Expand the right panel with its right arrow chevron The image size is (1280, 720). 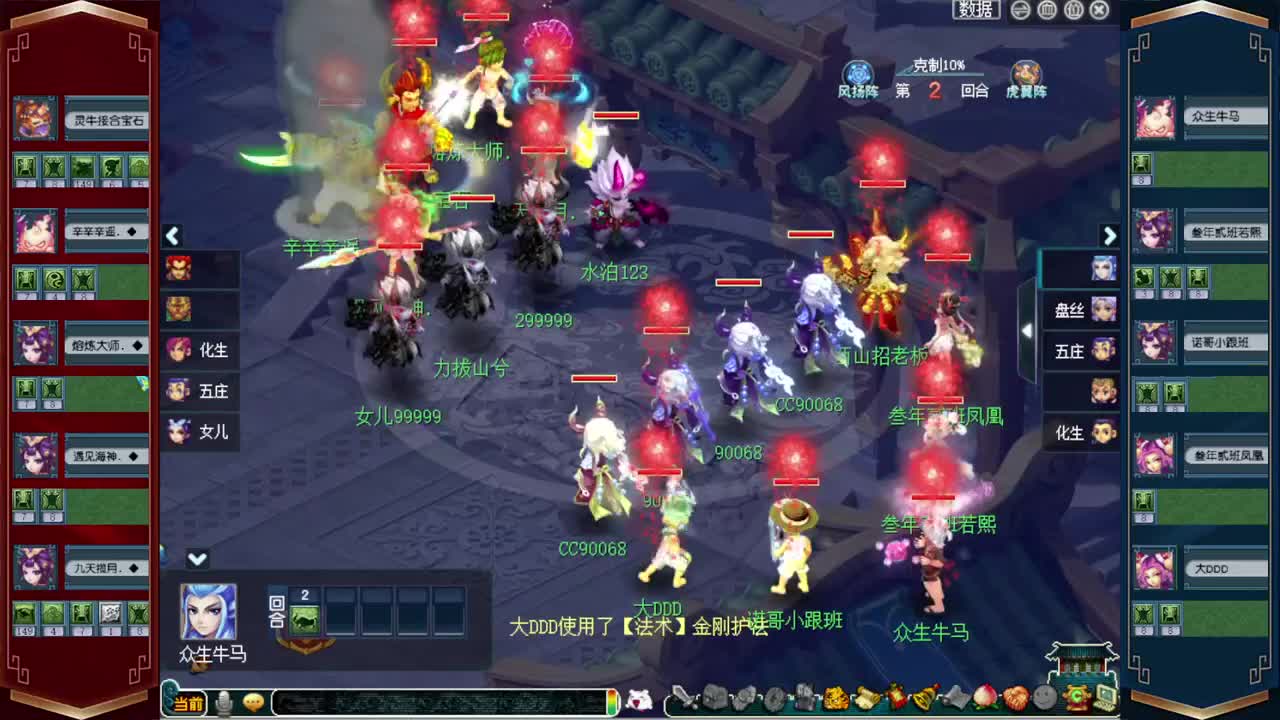point(1110,236)
